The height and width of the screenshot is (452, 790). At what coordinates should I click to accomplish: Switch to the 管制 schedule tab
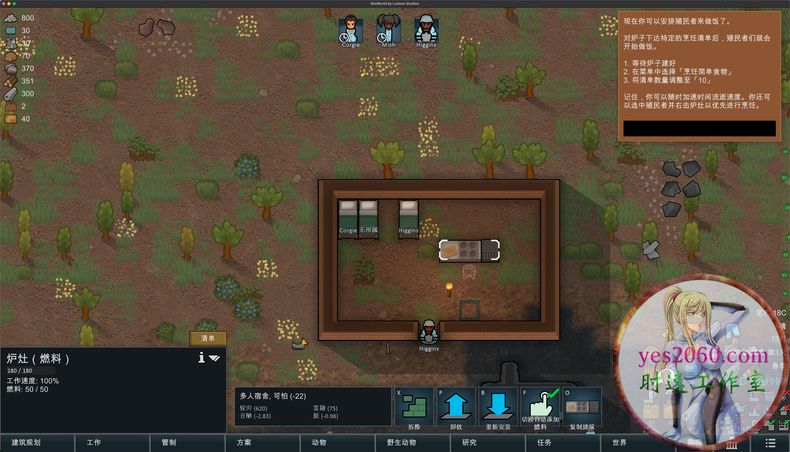pos(168,442)
